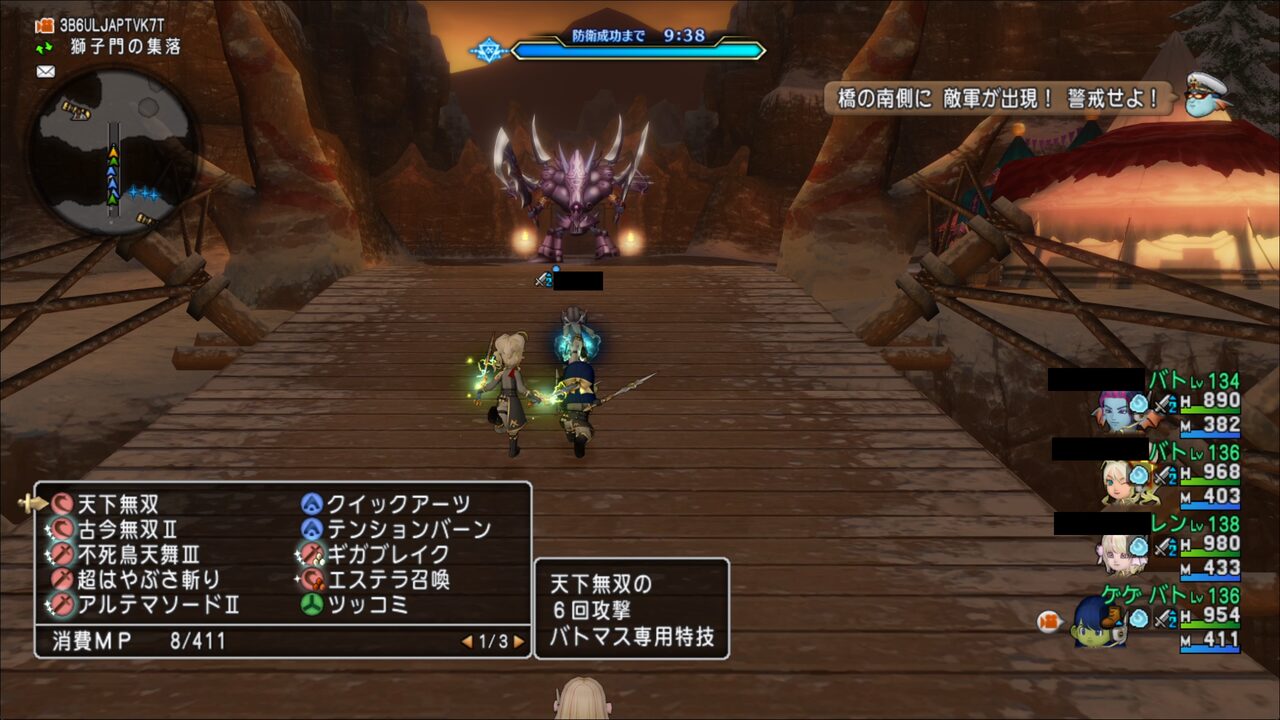
Task: Select the 天下無双 skill
Action: click(x=118, y=504)
